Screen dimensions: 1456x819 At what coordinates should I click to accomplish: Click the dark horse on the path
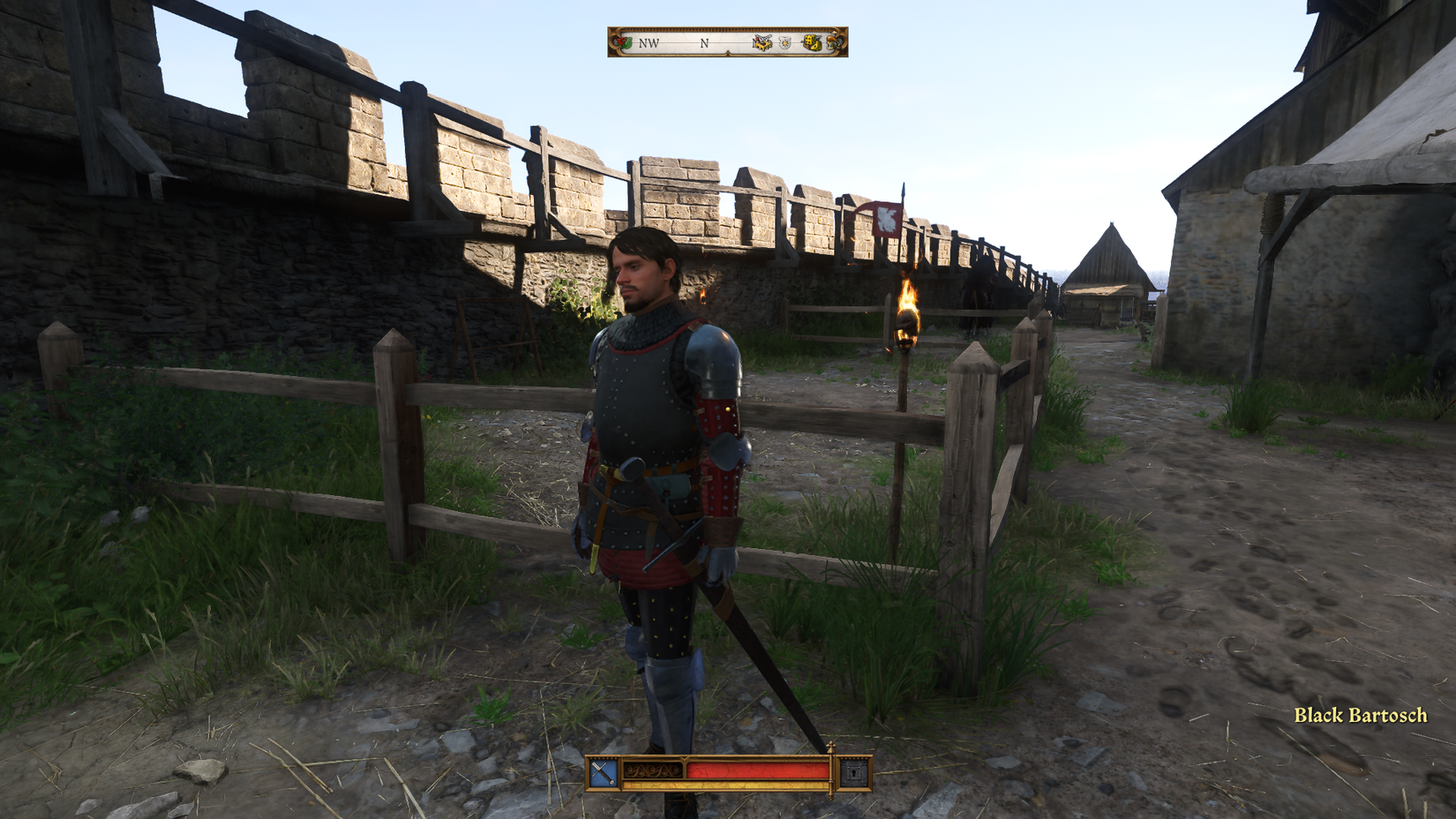coord(977,291)
